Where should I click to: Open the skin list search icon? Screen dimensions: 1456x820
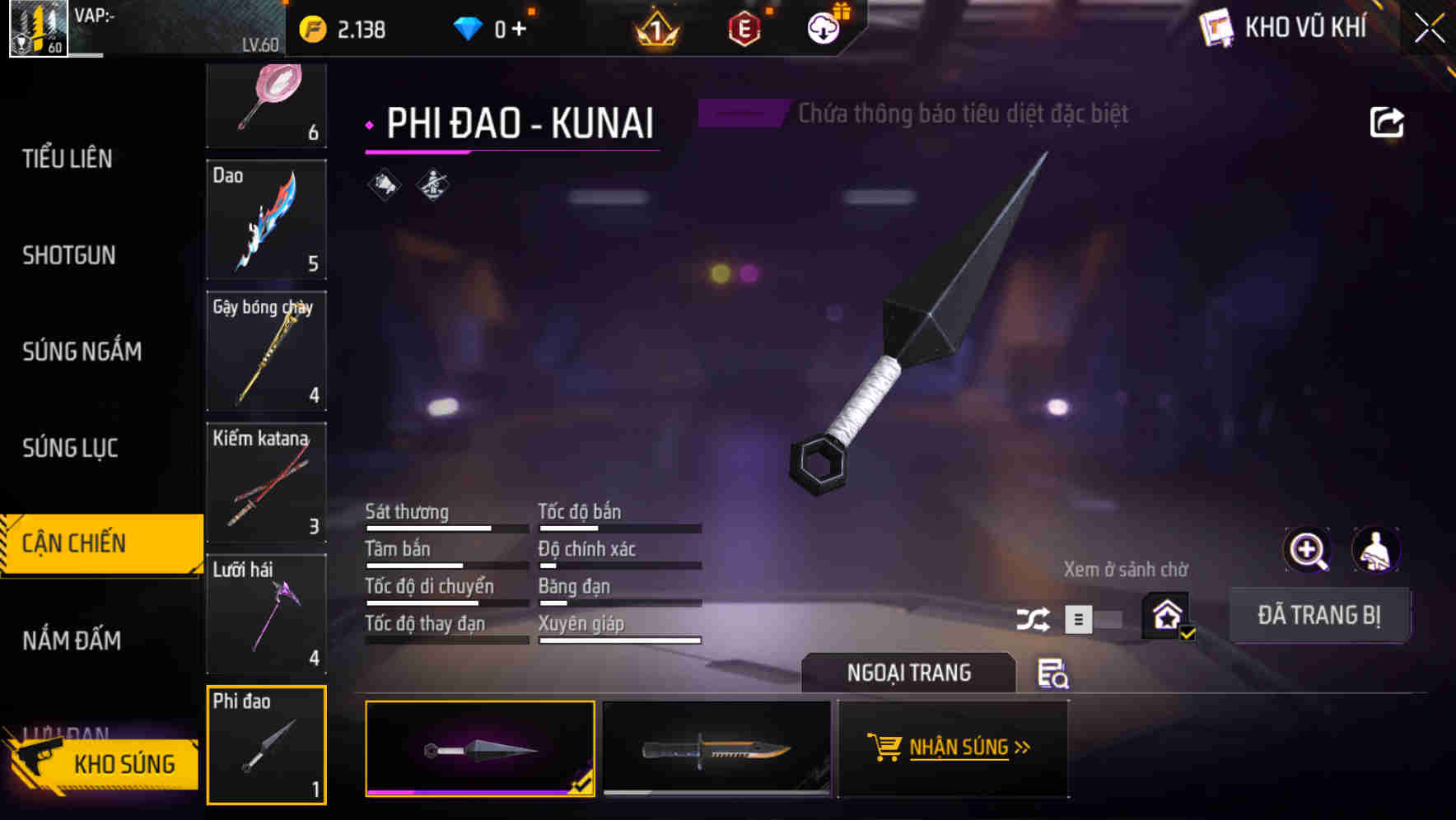pos(1054,674)
